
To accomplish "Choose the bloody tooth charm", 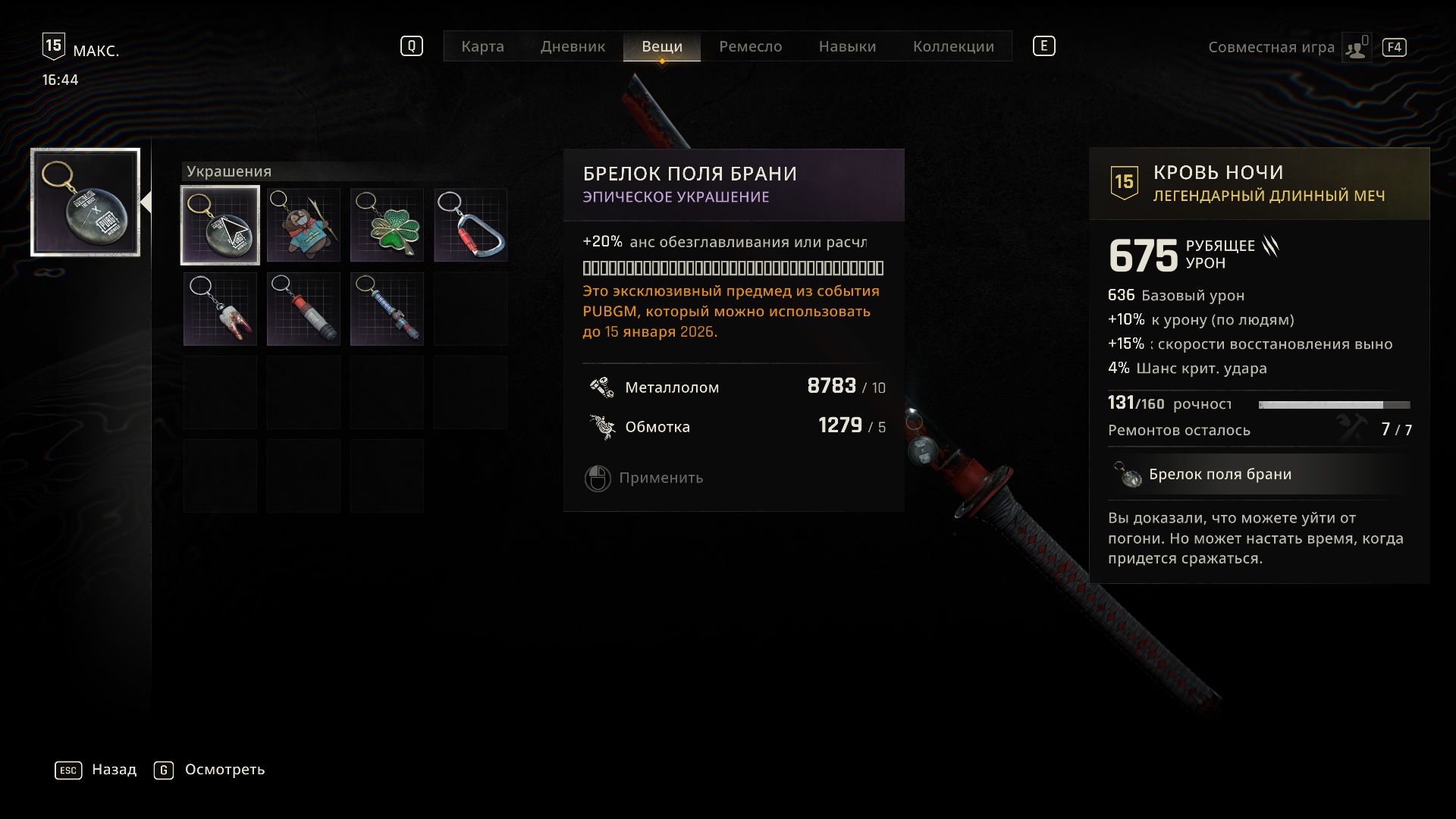I will click(x=220, y=309).
